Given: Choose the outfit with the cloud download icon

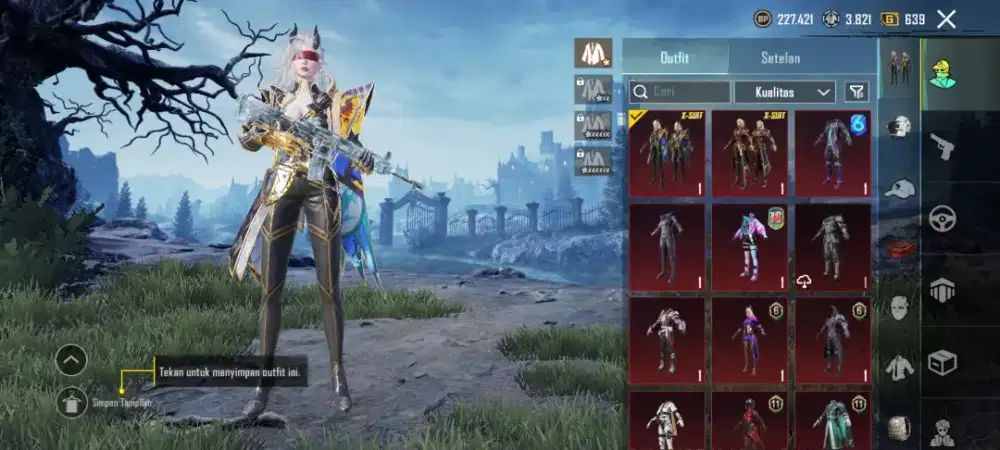Looking at the screenshot, I should tap(833, 248).
